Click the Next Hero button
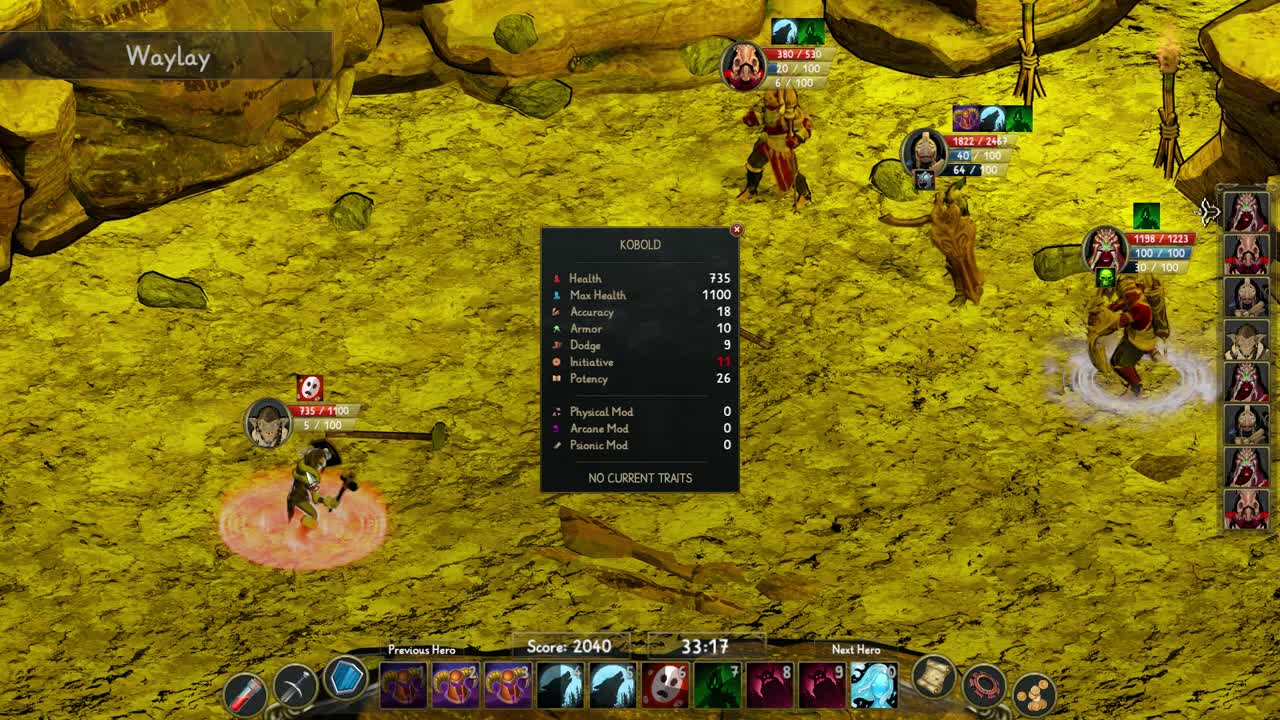The height and width of the screenshot is (720, 1280). pyautogui.click(x=857, y=650)
